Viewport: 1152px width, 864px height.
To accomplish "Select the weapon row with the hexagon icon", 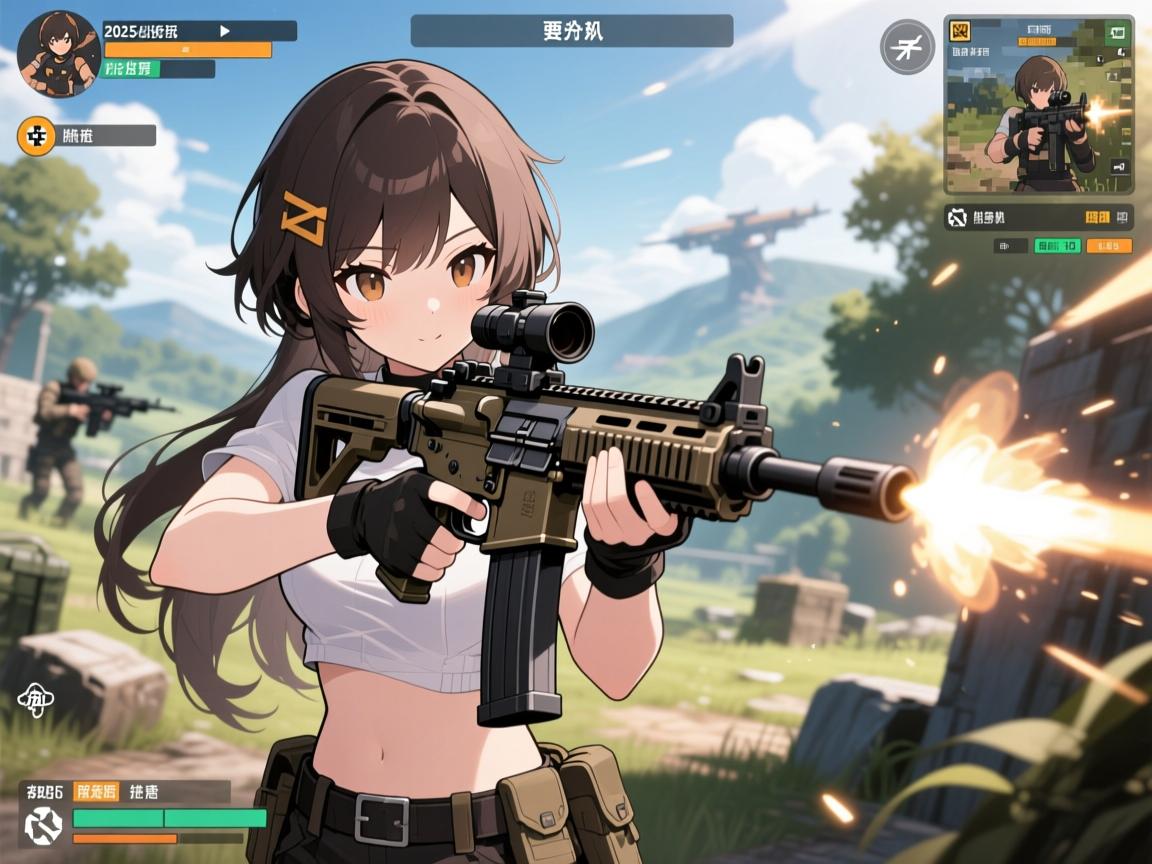I will pyautogui.click(x=1038, y=216).
